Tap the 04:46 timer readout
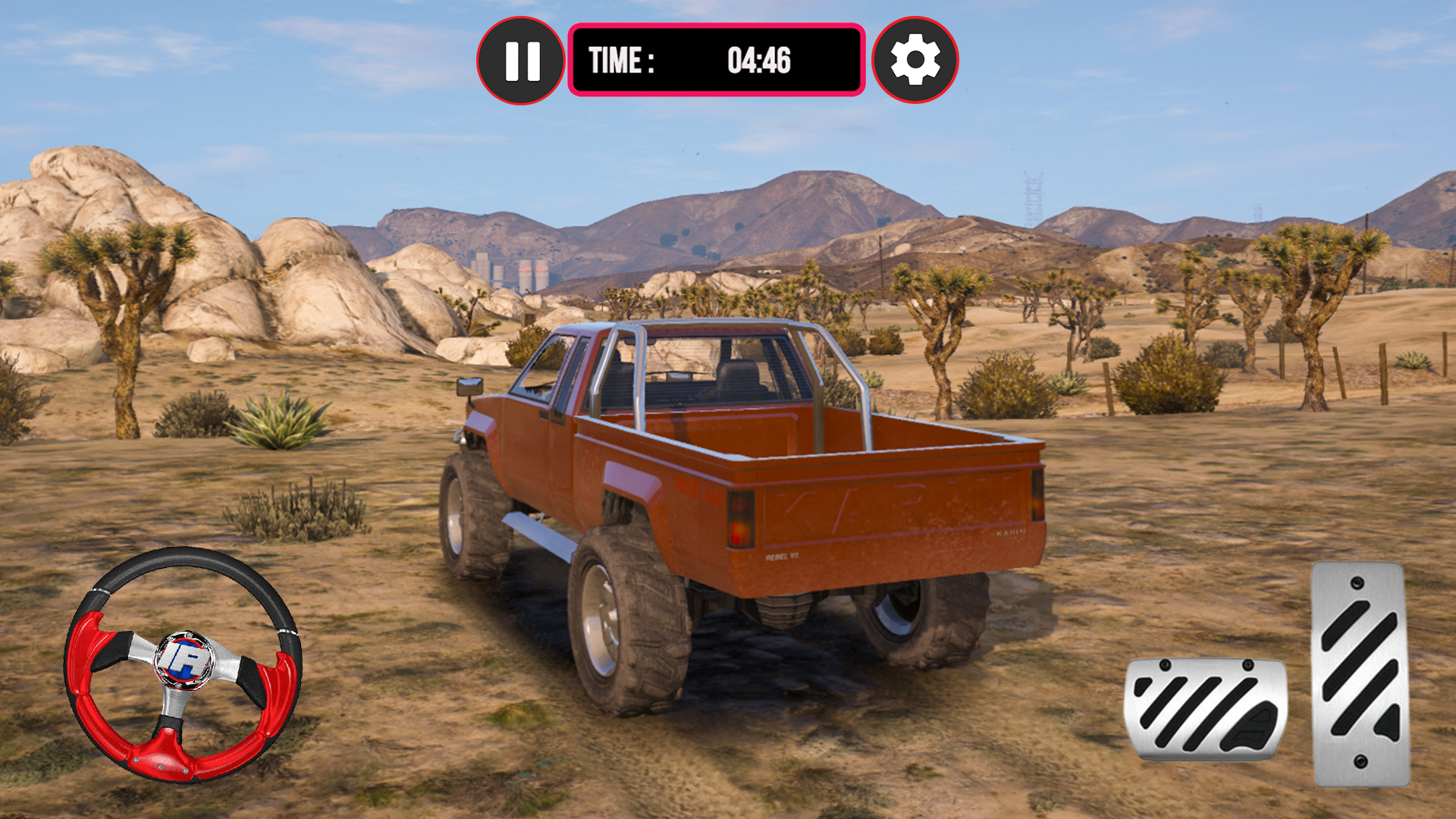1456x819 pixels. point(758,59)
